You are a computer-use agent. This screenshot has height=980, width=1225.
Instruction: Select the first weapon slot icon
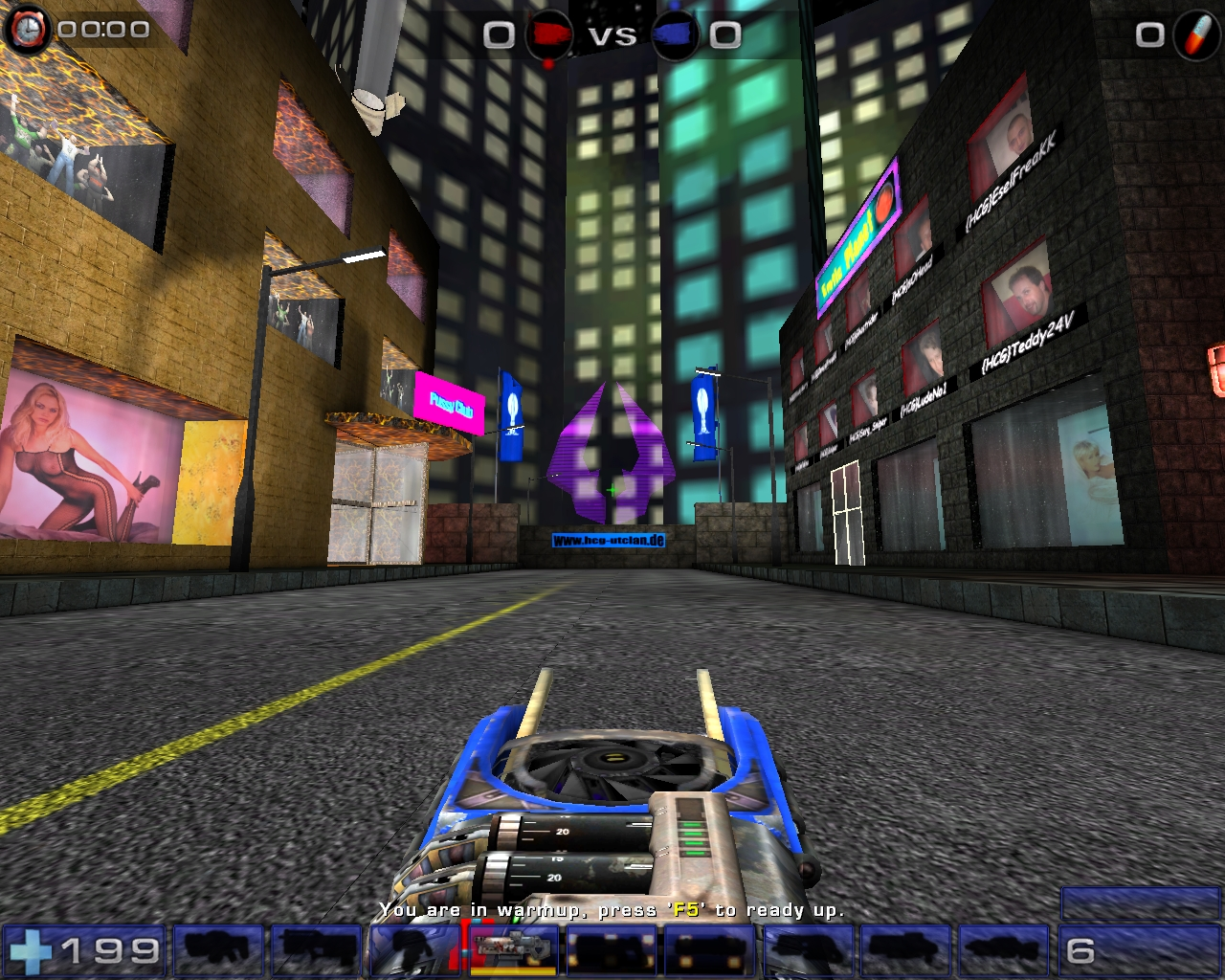click(218, 950)
